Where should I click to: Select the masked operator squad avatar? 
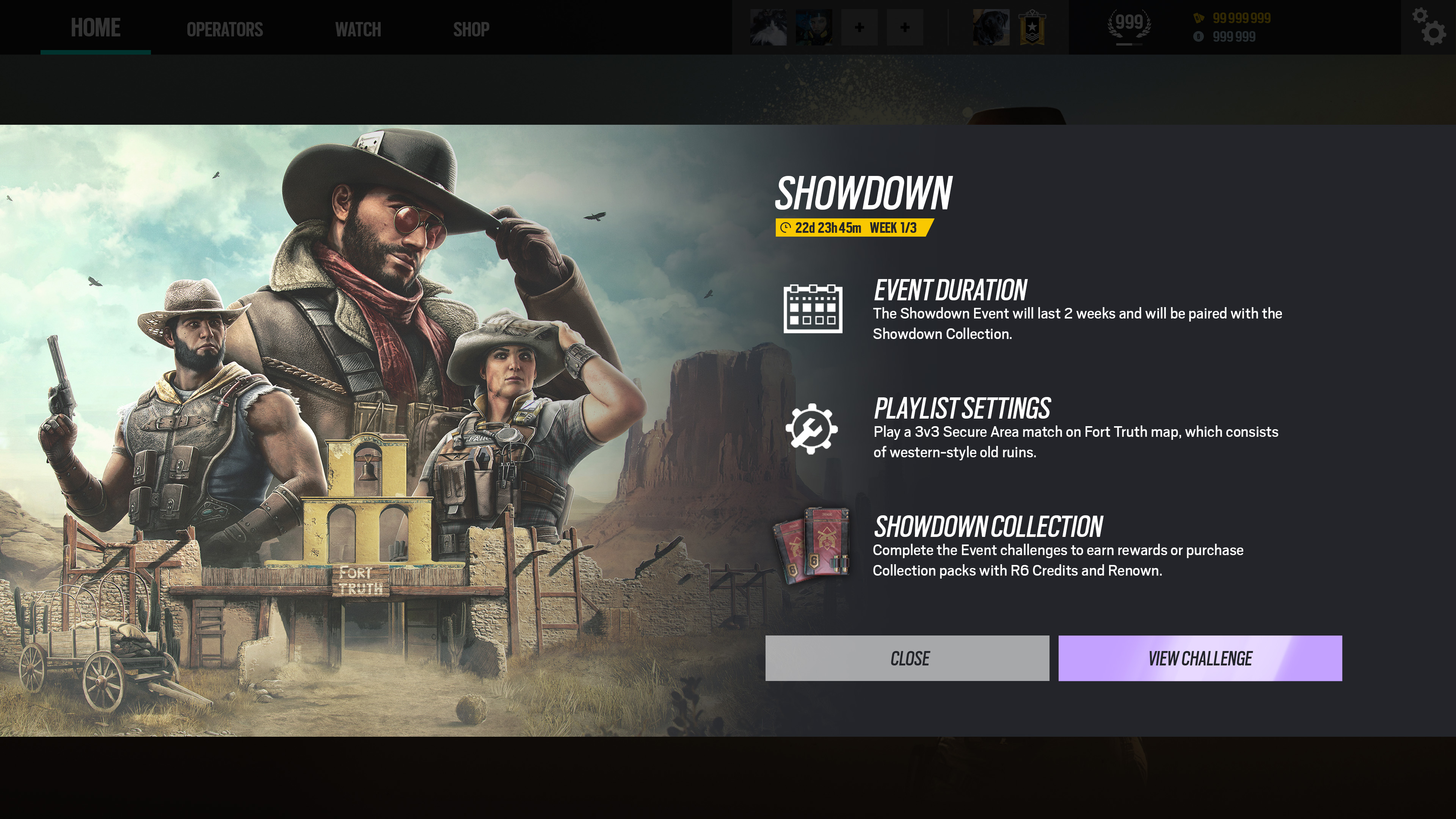pyautogui.click(x=813, y=27)
